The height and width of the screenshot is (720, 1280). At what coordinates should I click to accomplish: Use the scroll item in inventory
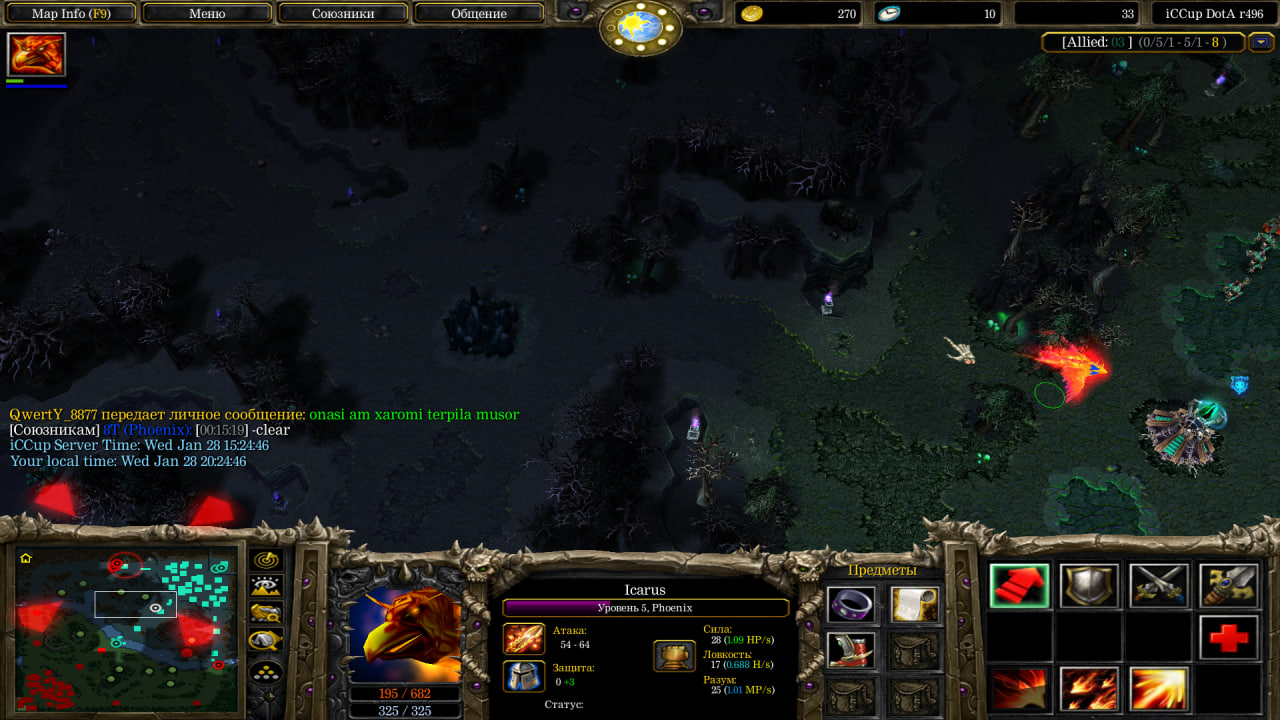914,604
